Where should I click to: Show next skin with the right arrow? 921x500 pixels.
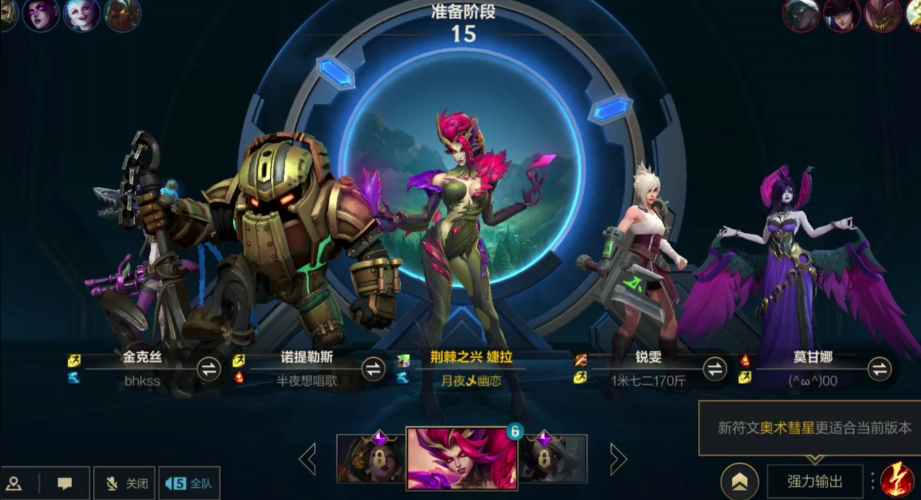(619, 459)
